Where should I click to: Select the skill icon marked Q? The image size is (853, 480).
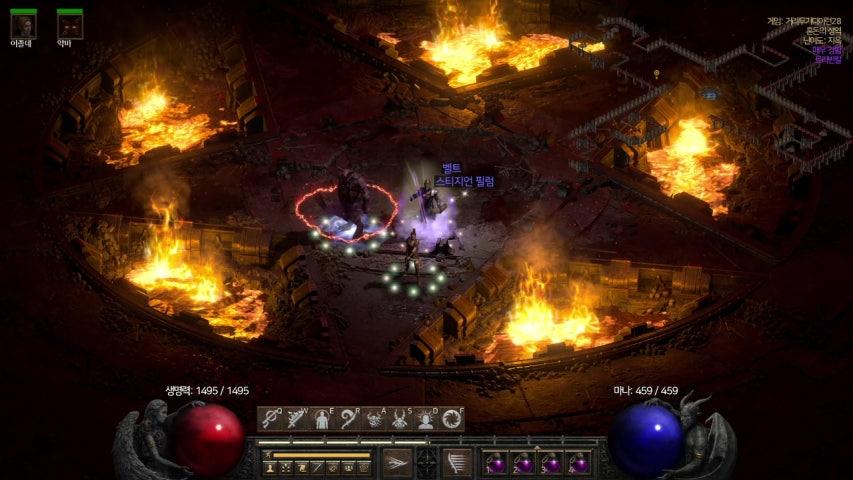(x=271, y=418)
